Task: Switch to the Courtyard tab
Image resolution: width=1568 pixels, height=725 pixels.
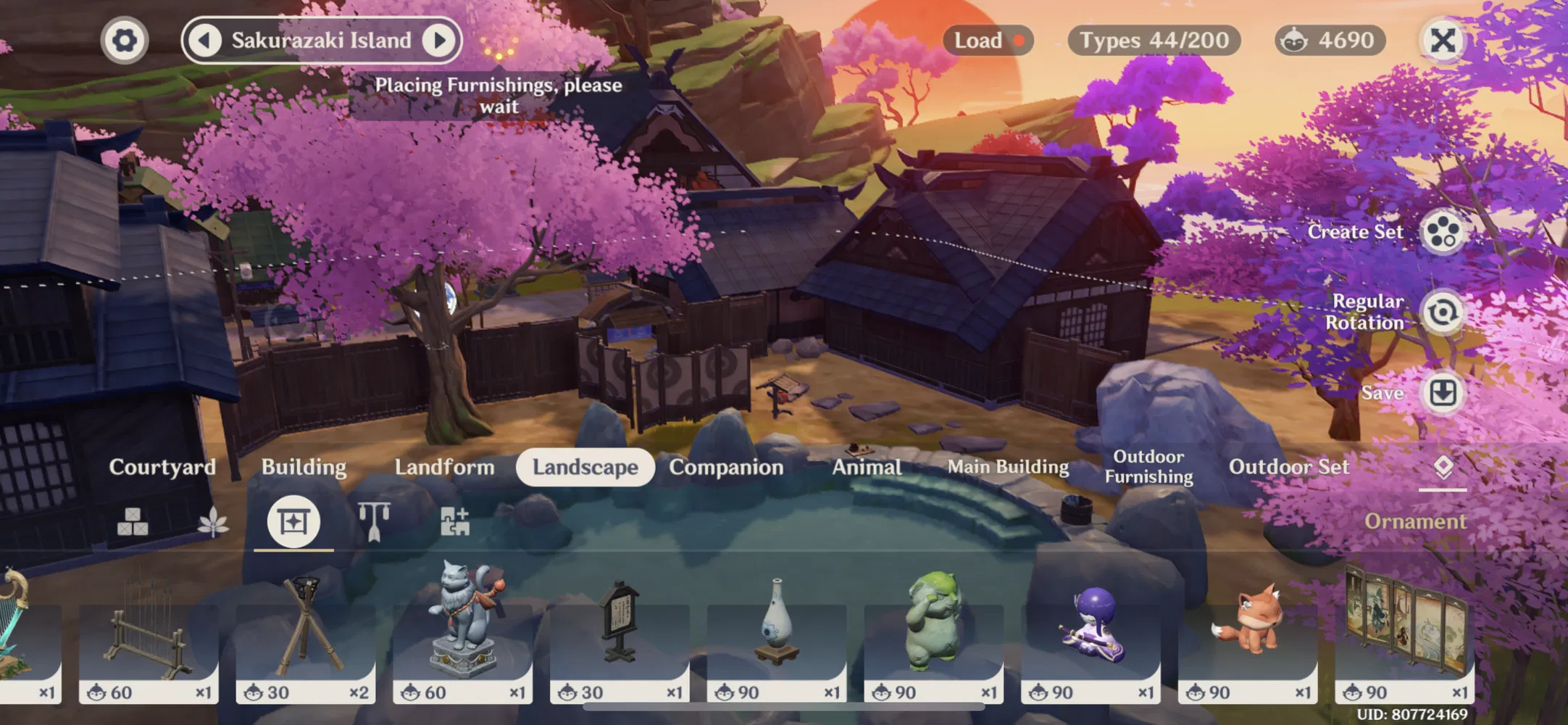Action: click(x=162, y=467)
